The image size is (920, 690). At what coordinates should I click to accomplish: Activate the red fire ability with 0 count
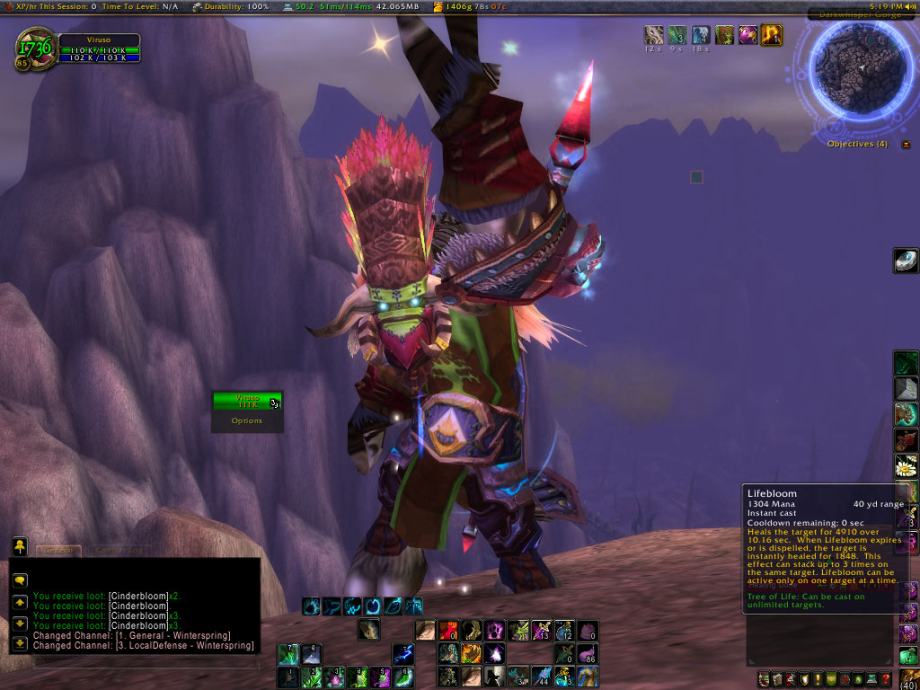coord(447,631)
